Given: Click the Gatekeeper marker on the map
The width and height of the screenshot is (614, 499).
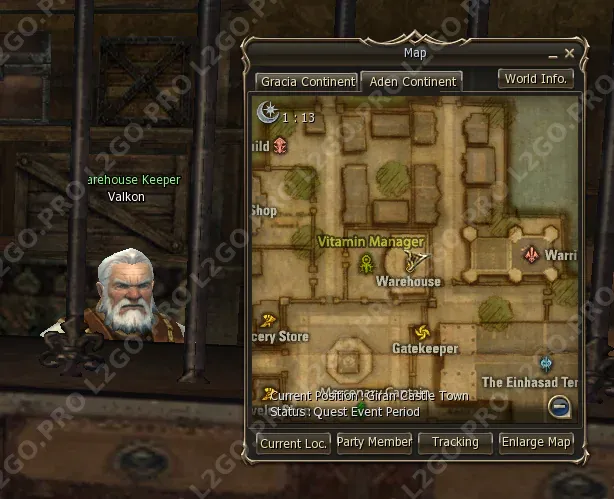Looking at the screenshot, I should 421,333.
